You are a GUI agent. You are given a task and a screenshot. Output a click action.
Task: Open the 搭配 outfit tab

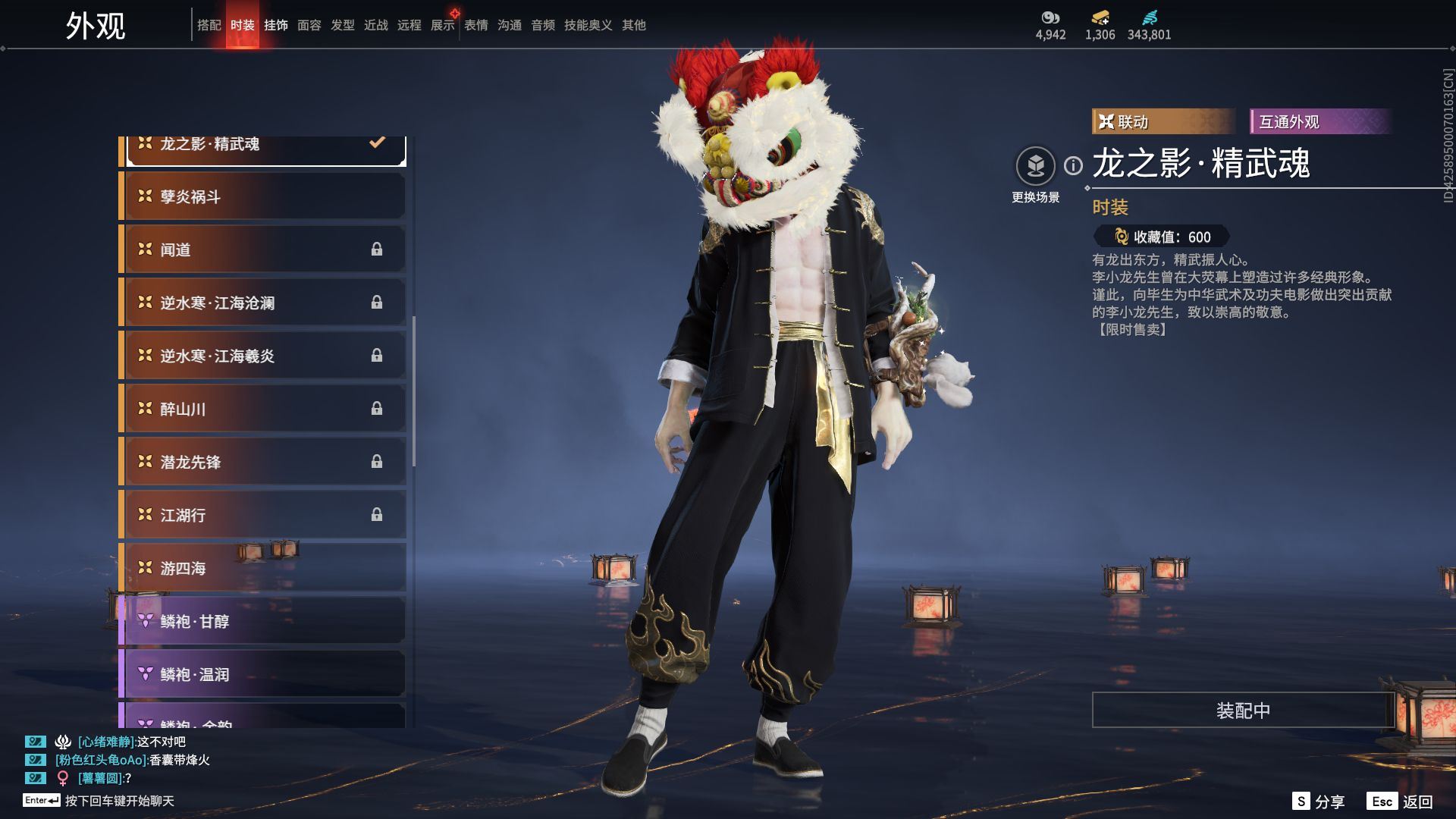(209, 25)
